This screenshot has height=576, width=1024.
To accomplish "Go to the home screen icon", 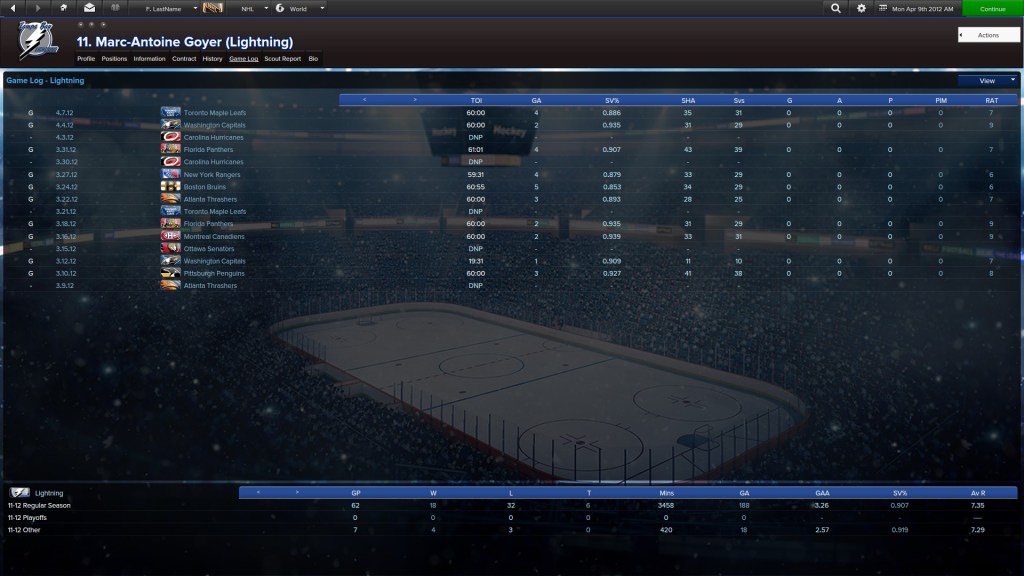I will [64, 8].
